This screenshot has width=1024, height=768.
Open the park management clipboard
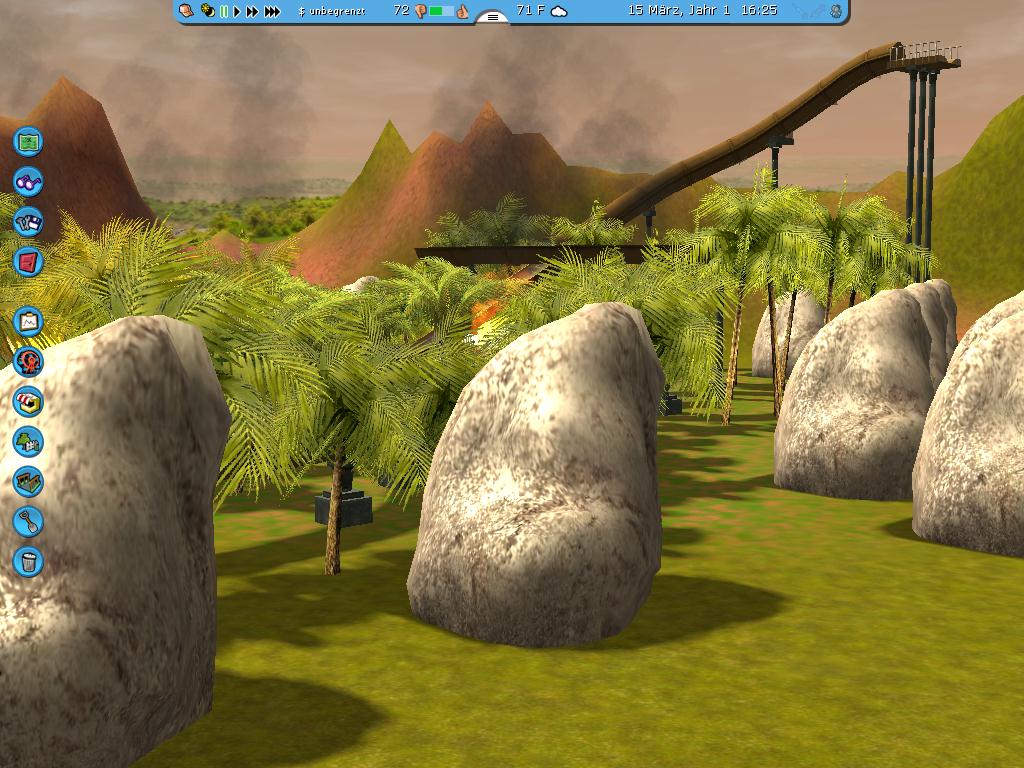tap(28, 321)
